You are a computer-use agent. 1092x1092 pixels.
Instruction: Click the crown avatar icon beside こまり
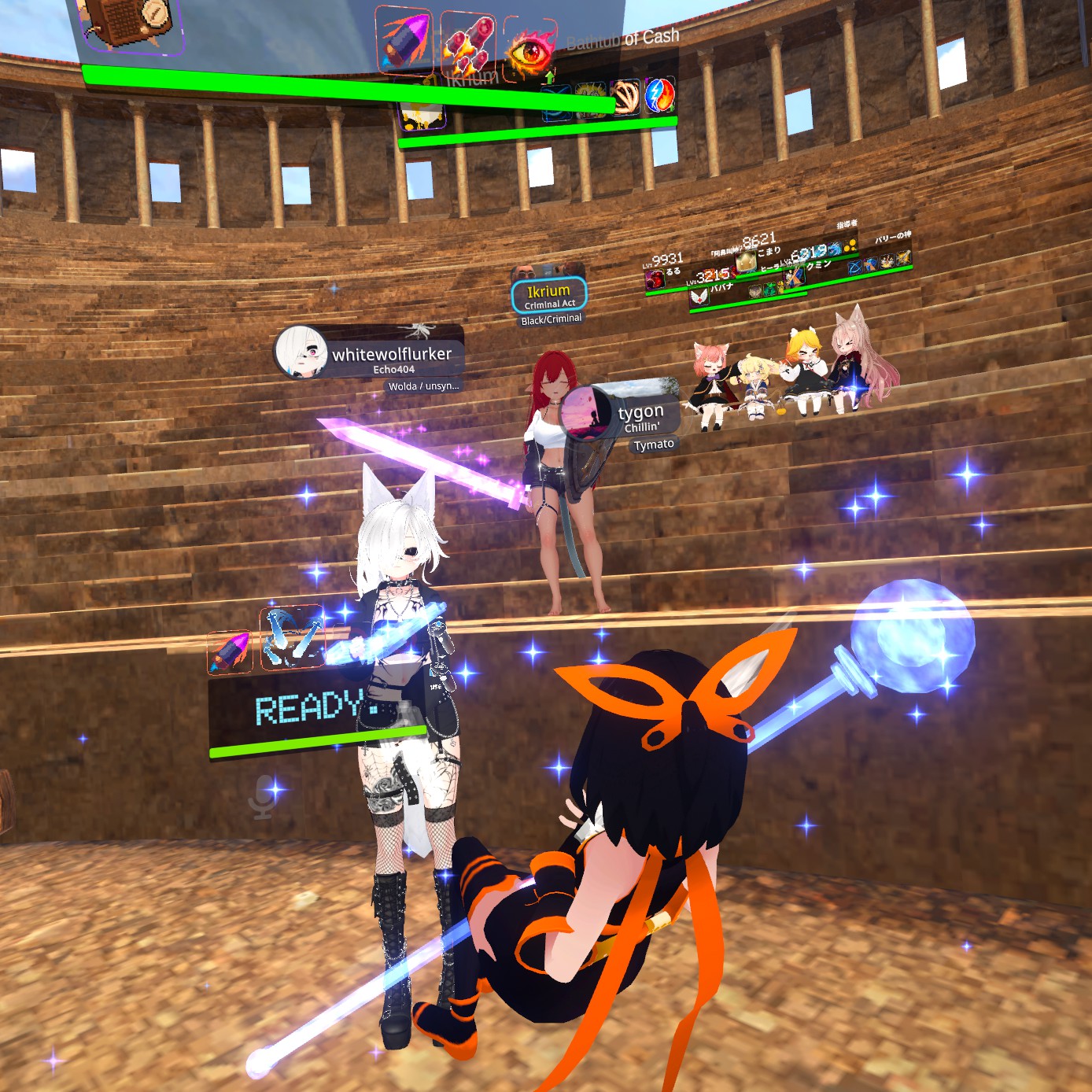[745, 261]
